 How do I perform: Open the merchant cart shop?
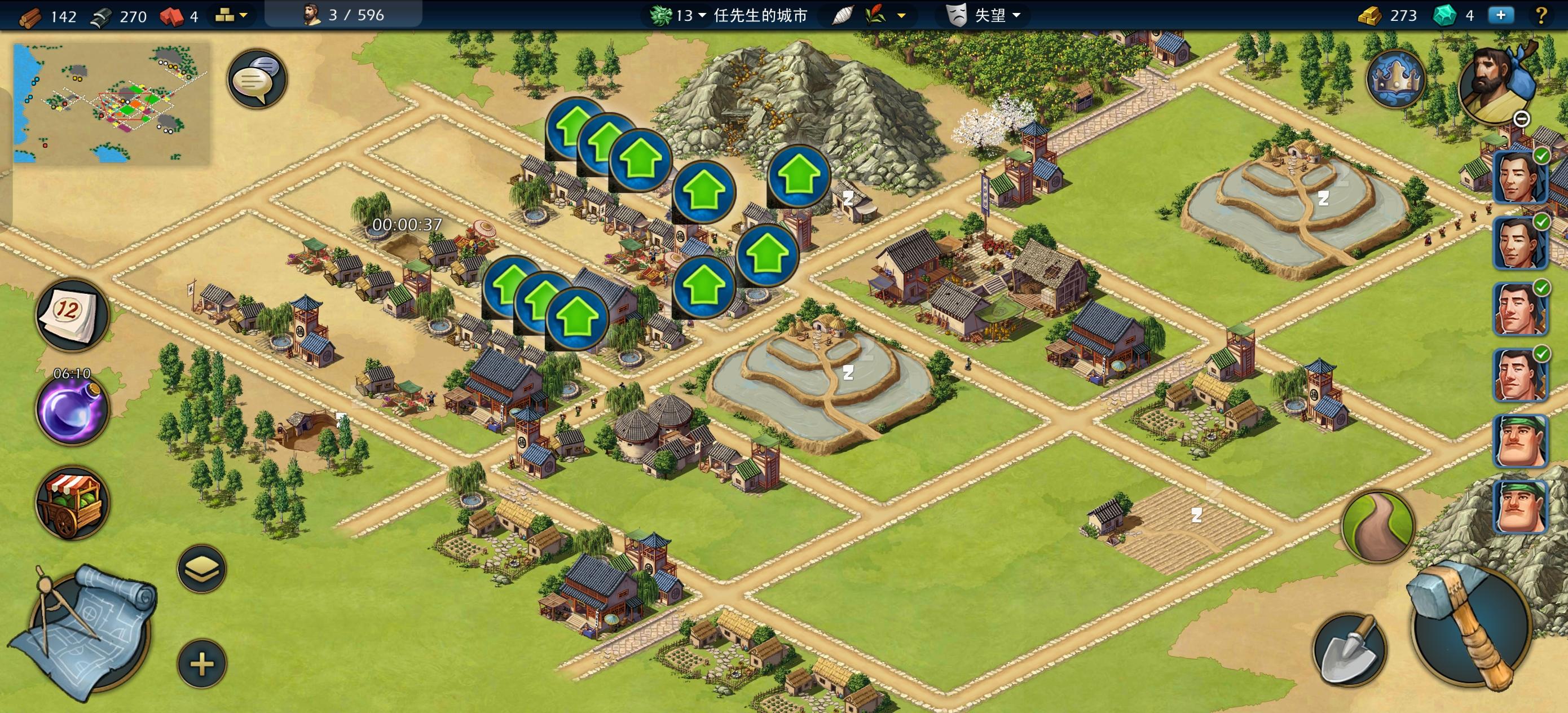[72, 503]
